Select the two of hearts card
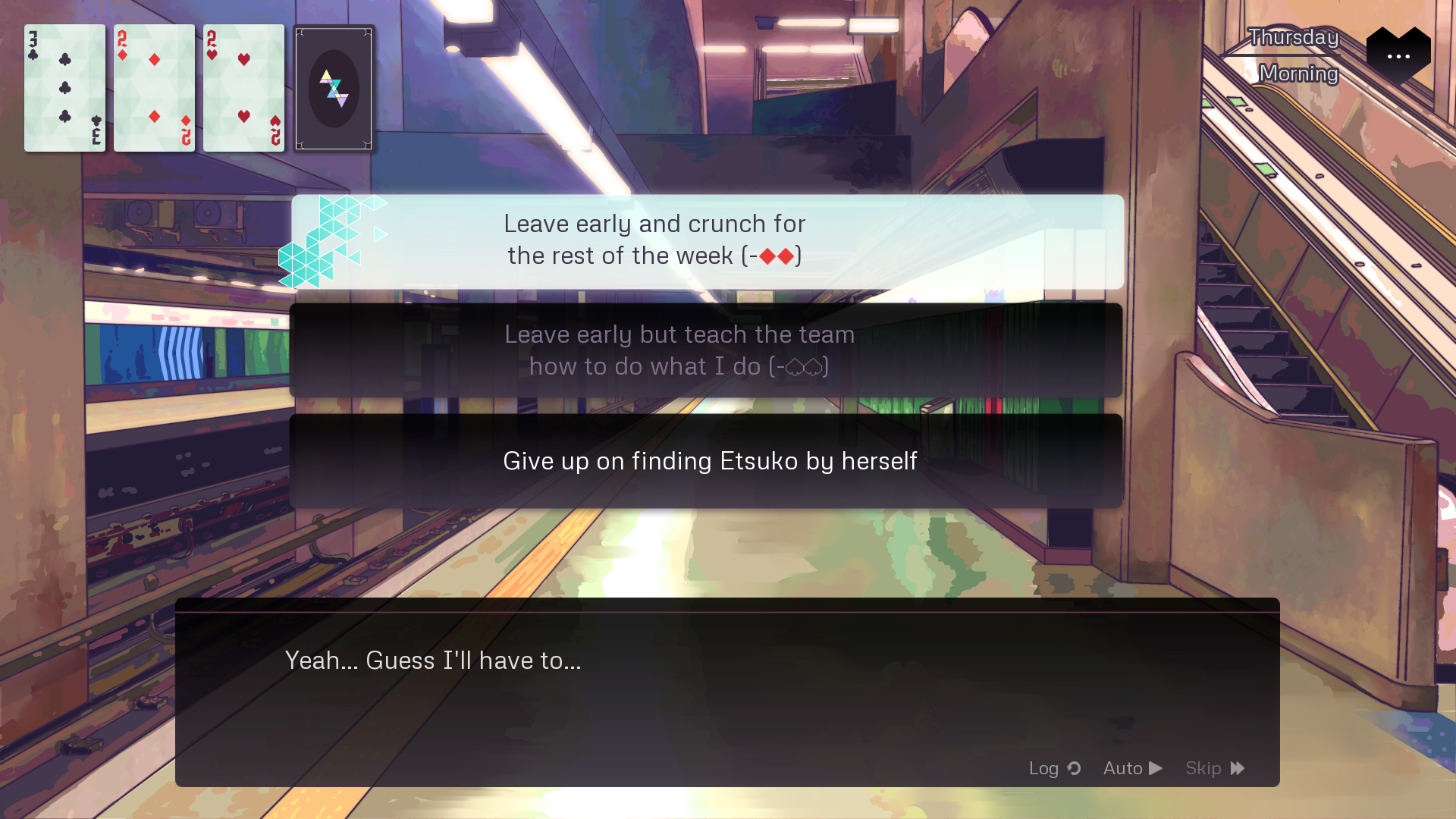The image size is (1456, 819). click(243, 88)
